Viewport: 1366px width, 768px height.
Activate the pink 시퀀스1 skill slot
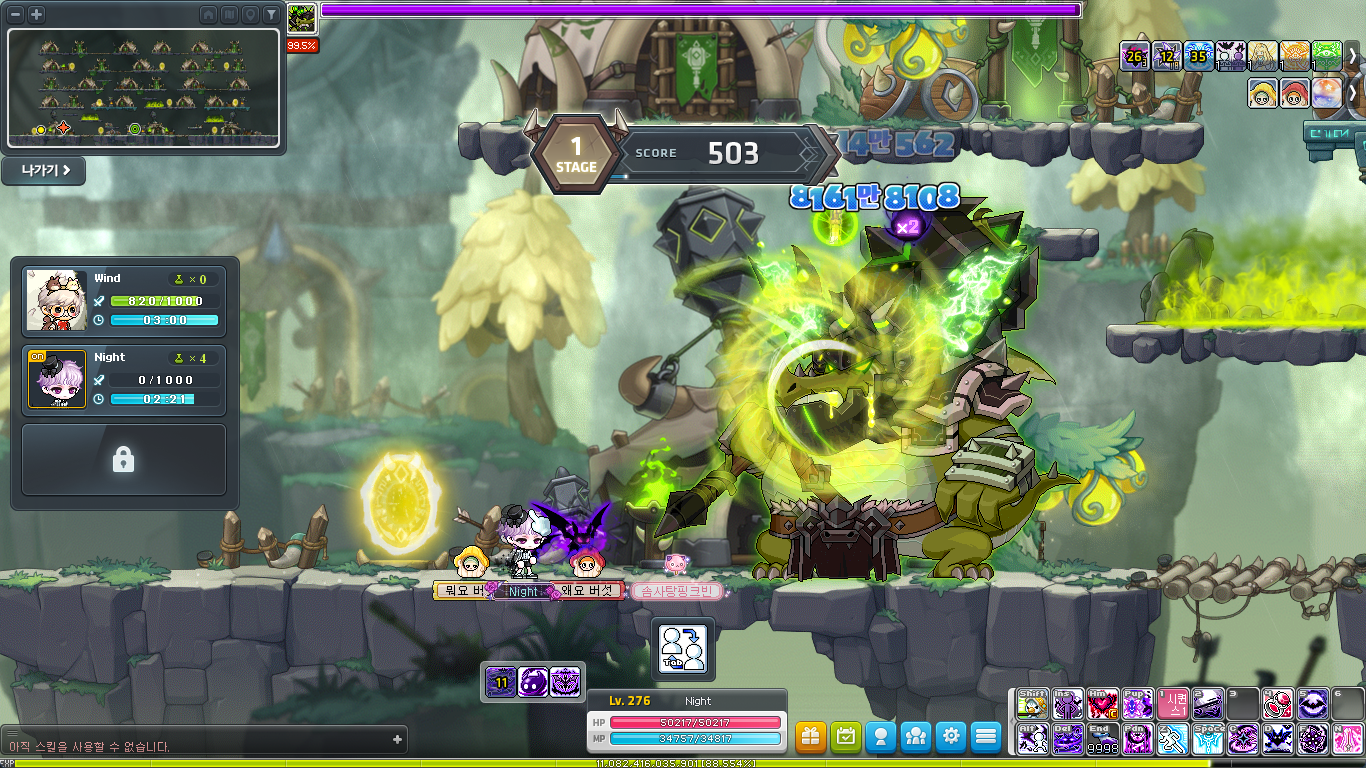(x=1173, y=703)
